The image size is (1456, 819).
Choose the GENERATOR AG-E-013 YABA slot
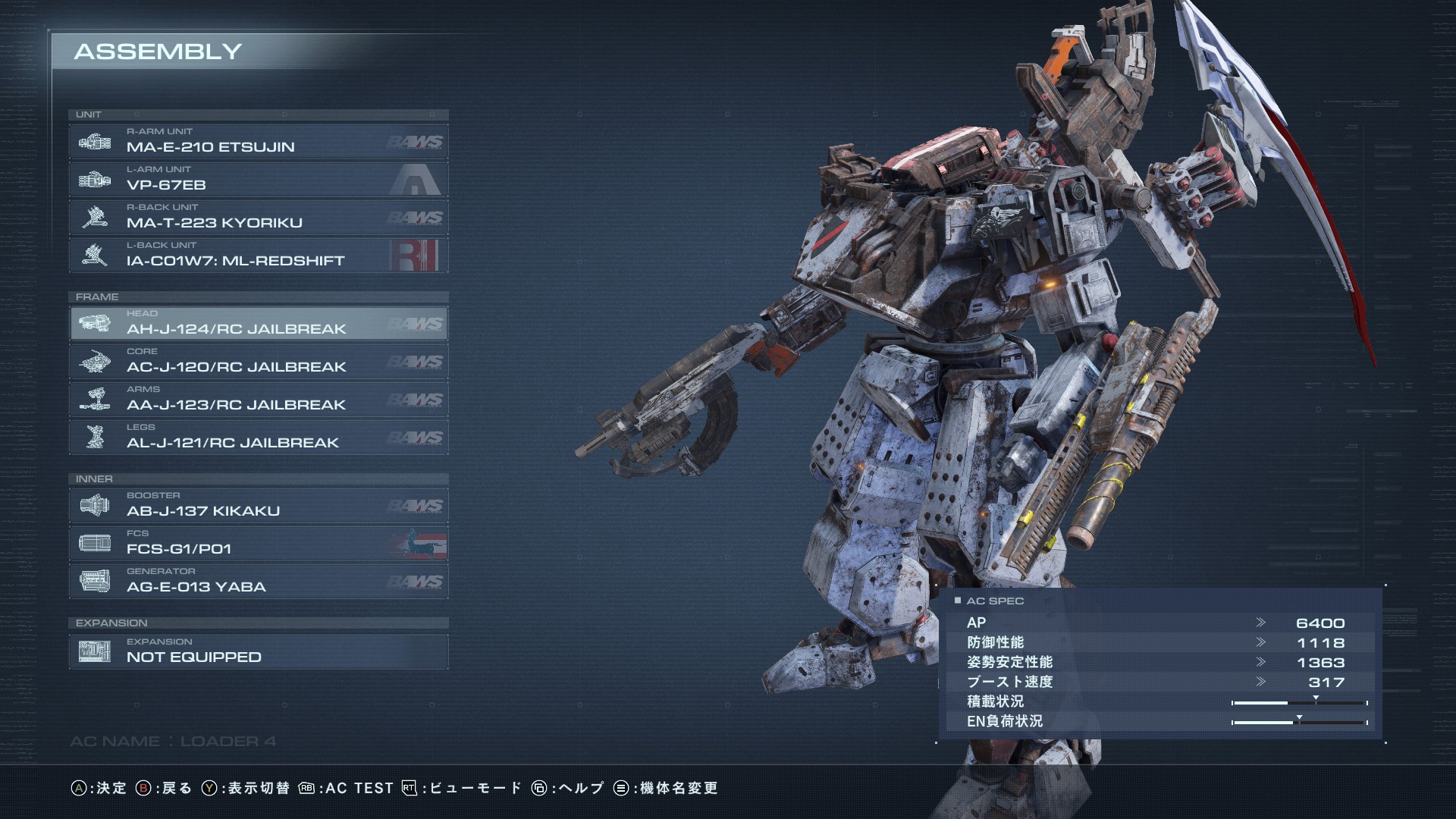(258, 582)
